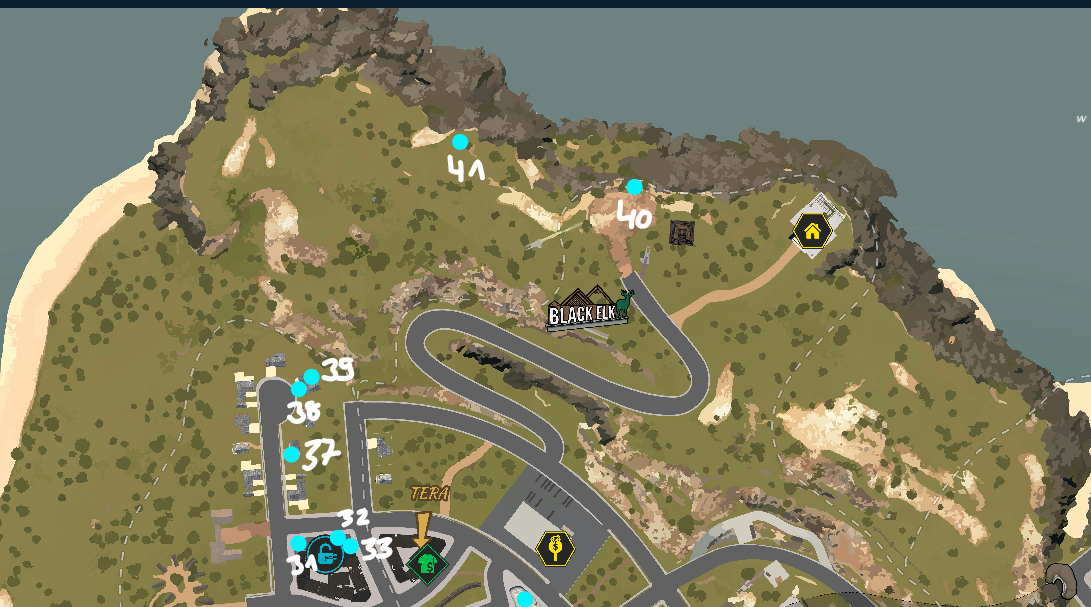Click the cyan dot numbered 37
Screen dimensions: 1091x607
[x=292, y=455]
